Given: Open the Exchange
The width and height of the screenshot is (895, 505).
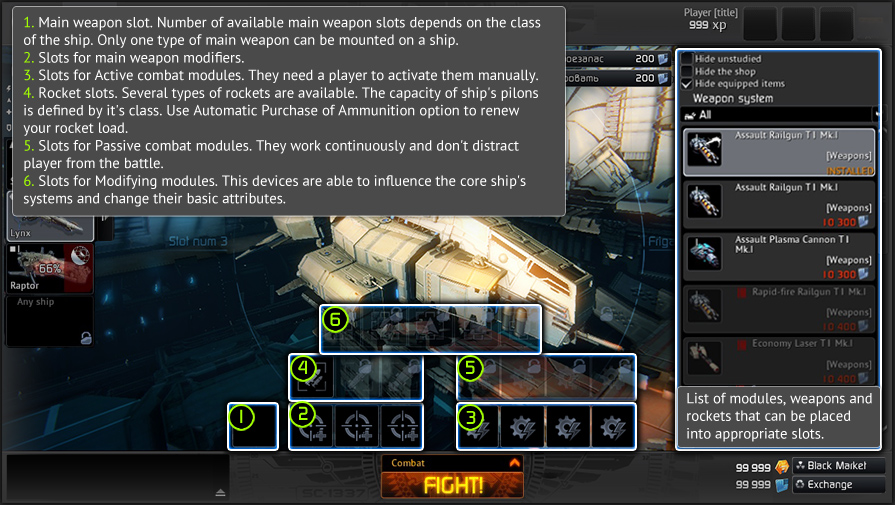Looking at the screenshot, I should 837,485.
